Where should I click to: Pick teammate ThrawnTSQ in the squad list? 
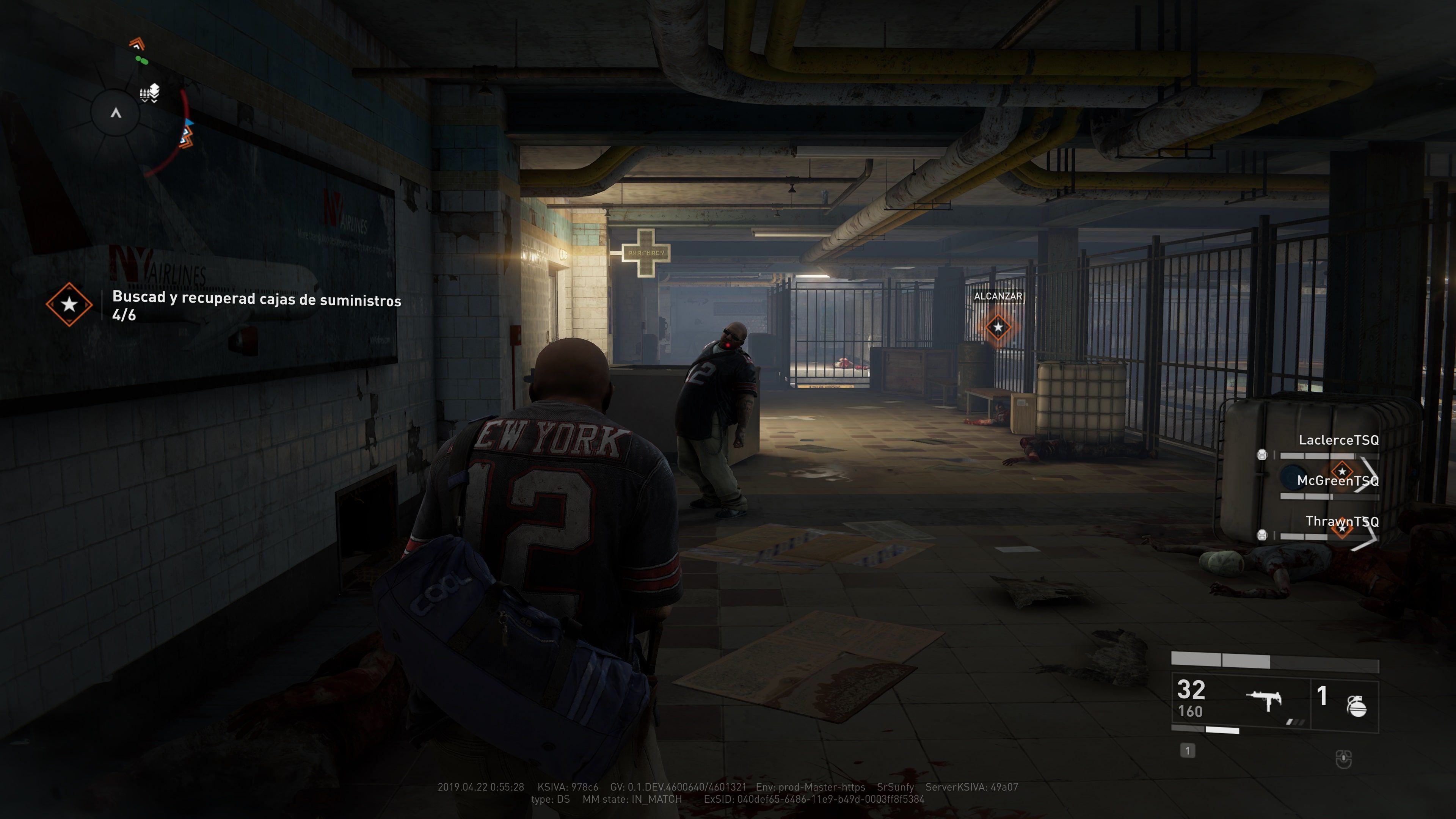coord(1341,521)
